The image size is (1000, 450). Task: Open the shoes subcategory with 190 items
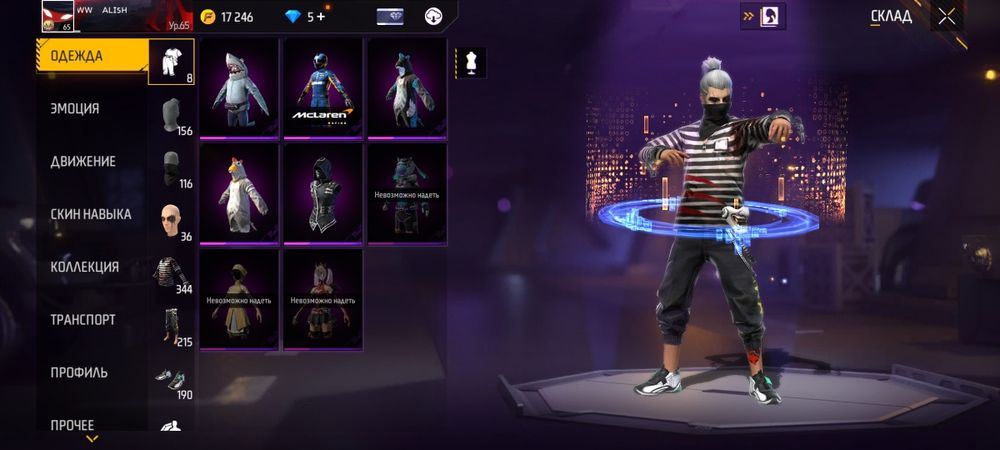171,381
